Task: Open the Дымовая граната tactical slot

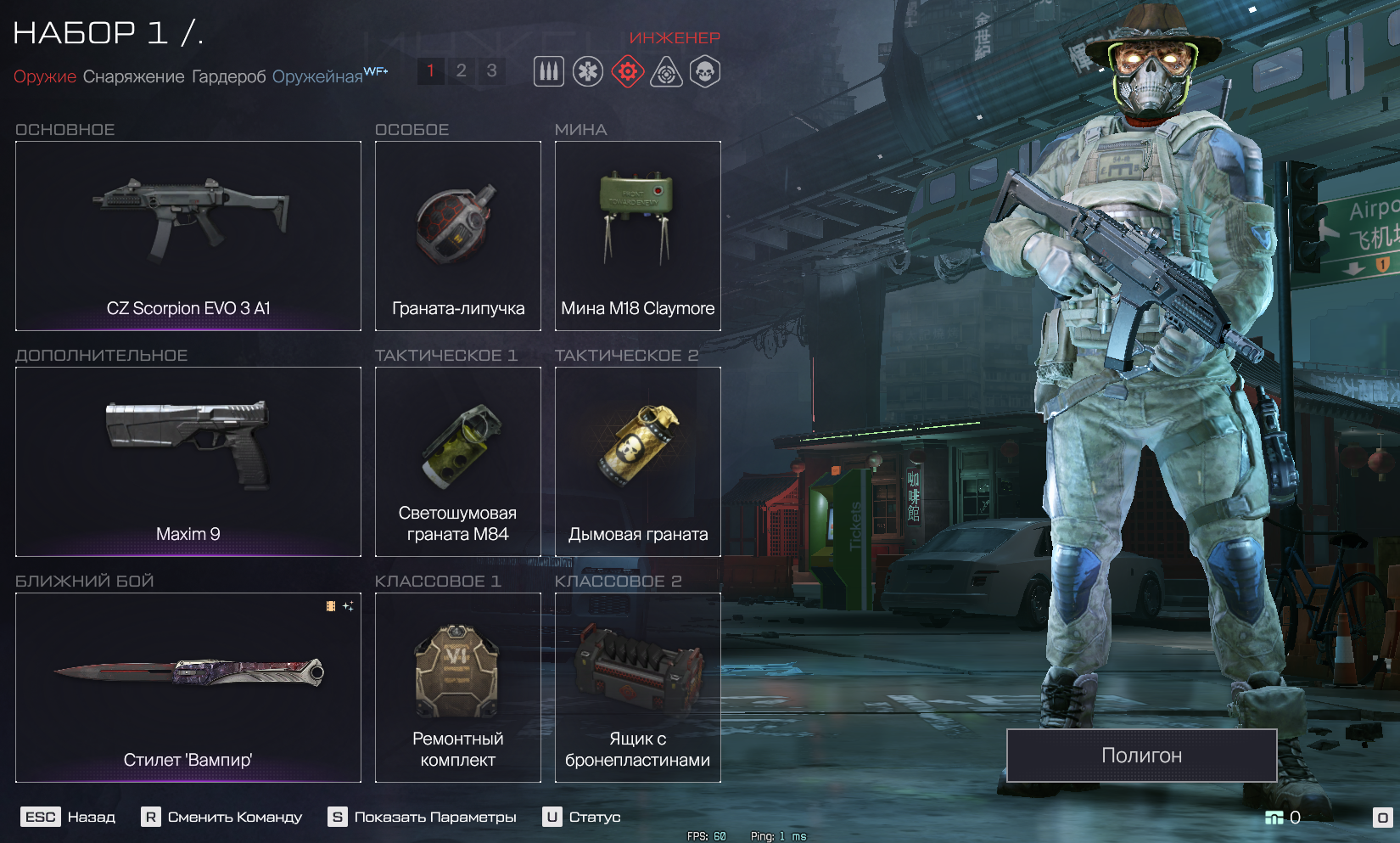Action: (x=638, y=462)
